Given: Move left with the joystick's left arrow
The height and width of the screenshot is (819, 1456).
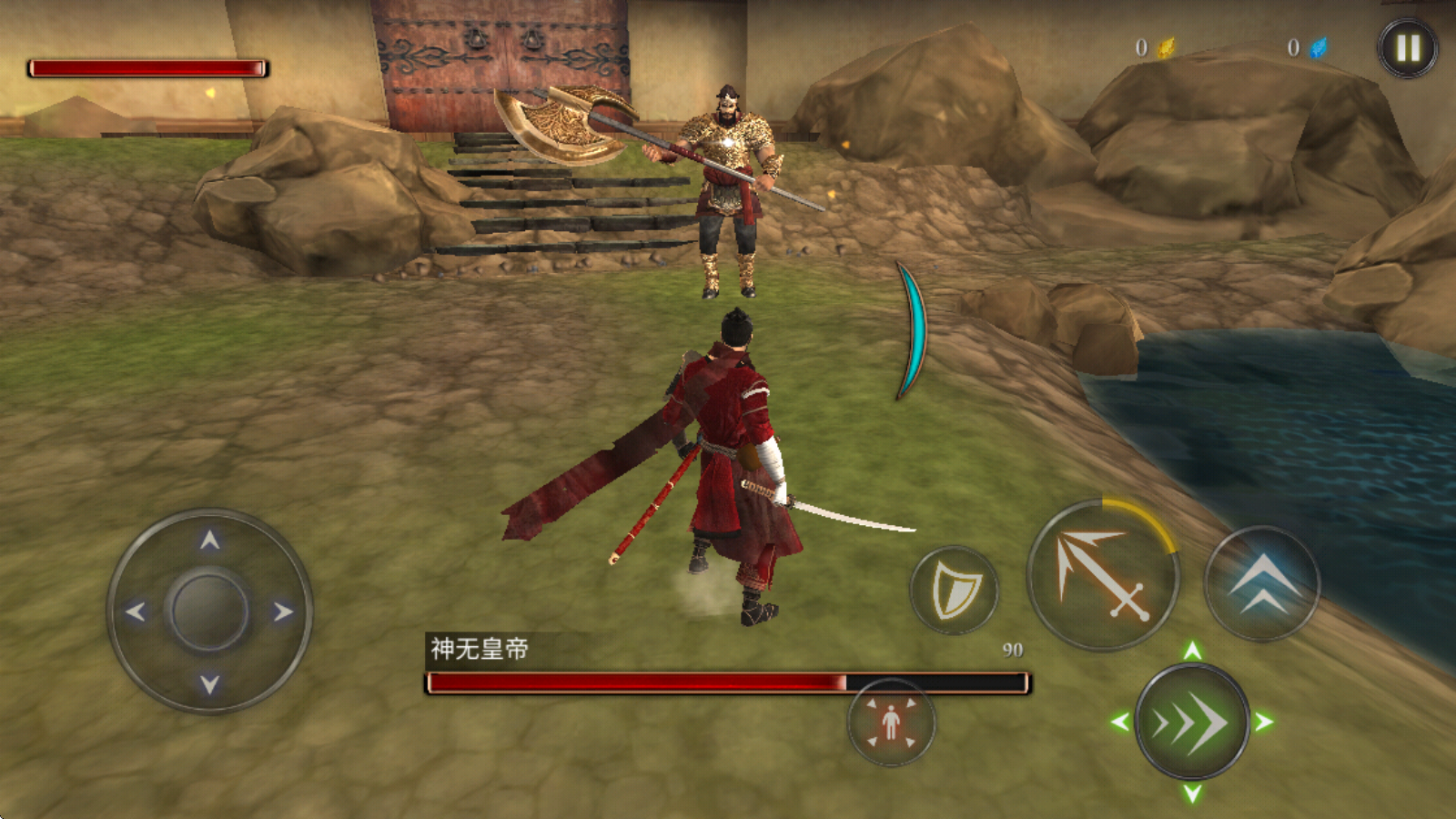Looking at the screenshot, I should tap(136, 612).
